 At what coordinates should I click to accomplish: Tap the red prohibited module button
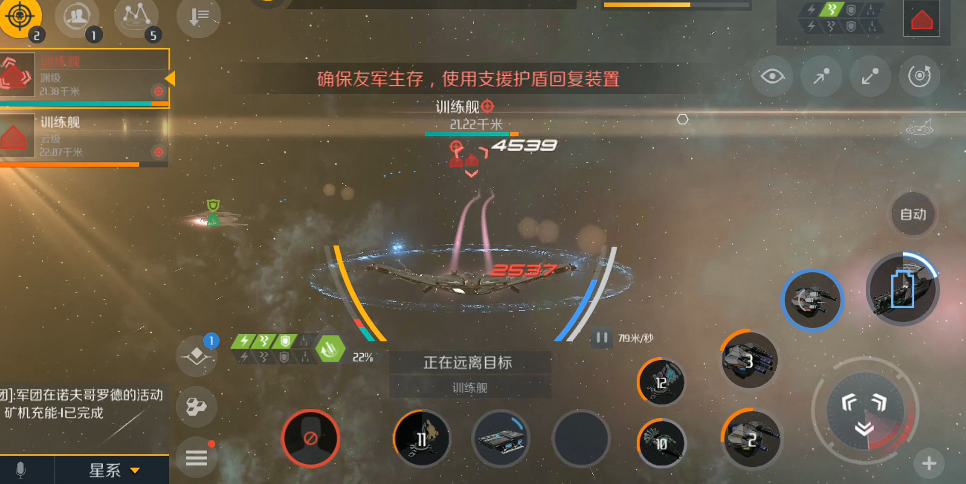[310, 438]
